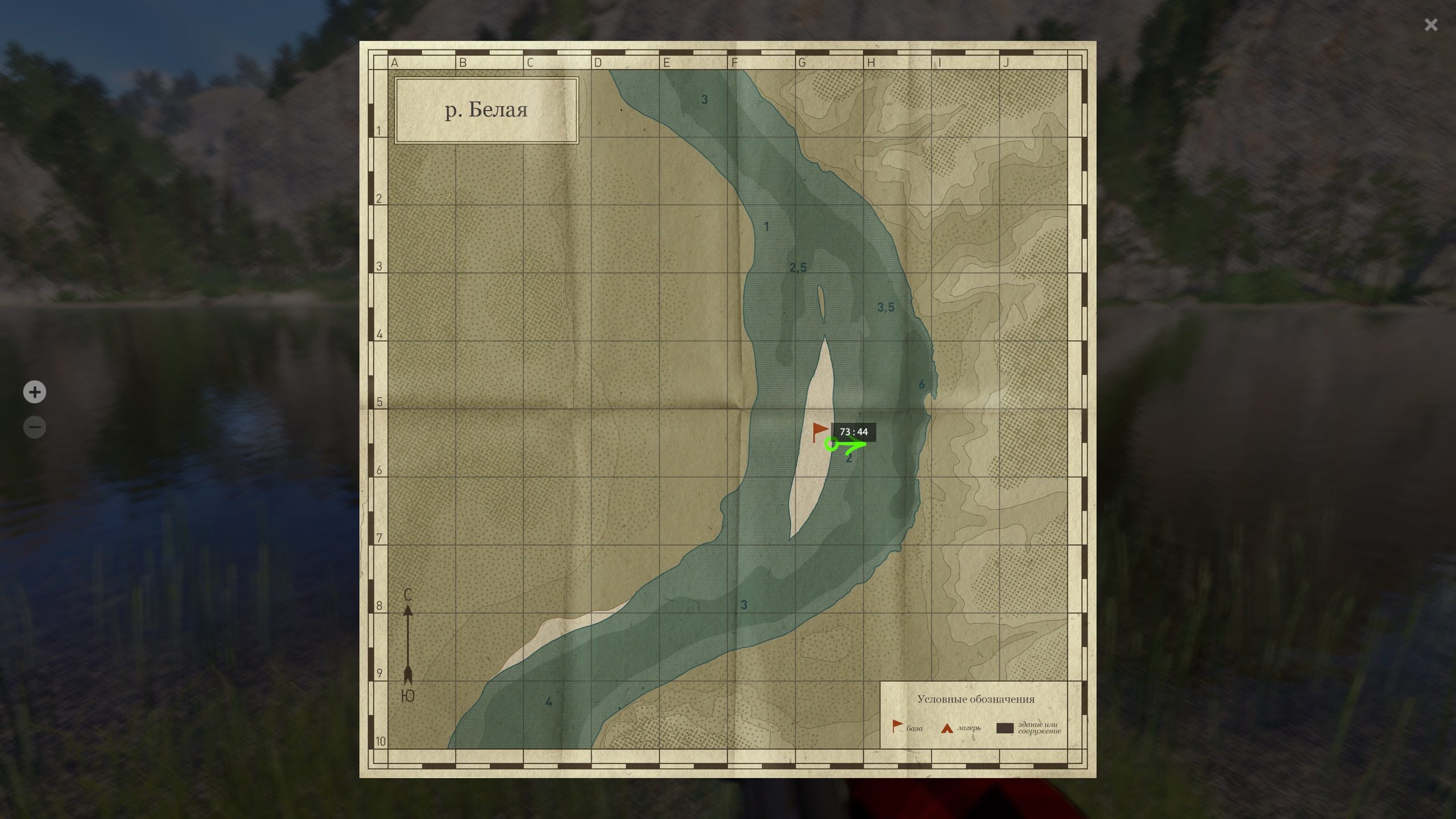Image resolution: width=1456 pixels, height=819 pixels.
Task: Select the red base flag marker on the map
Action: coord(820,431)
